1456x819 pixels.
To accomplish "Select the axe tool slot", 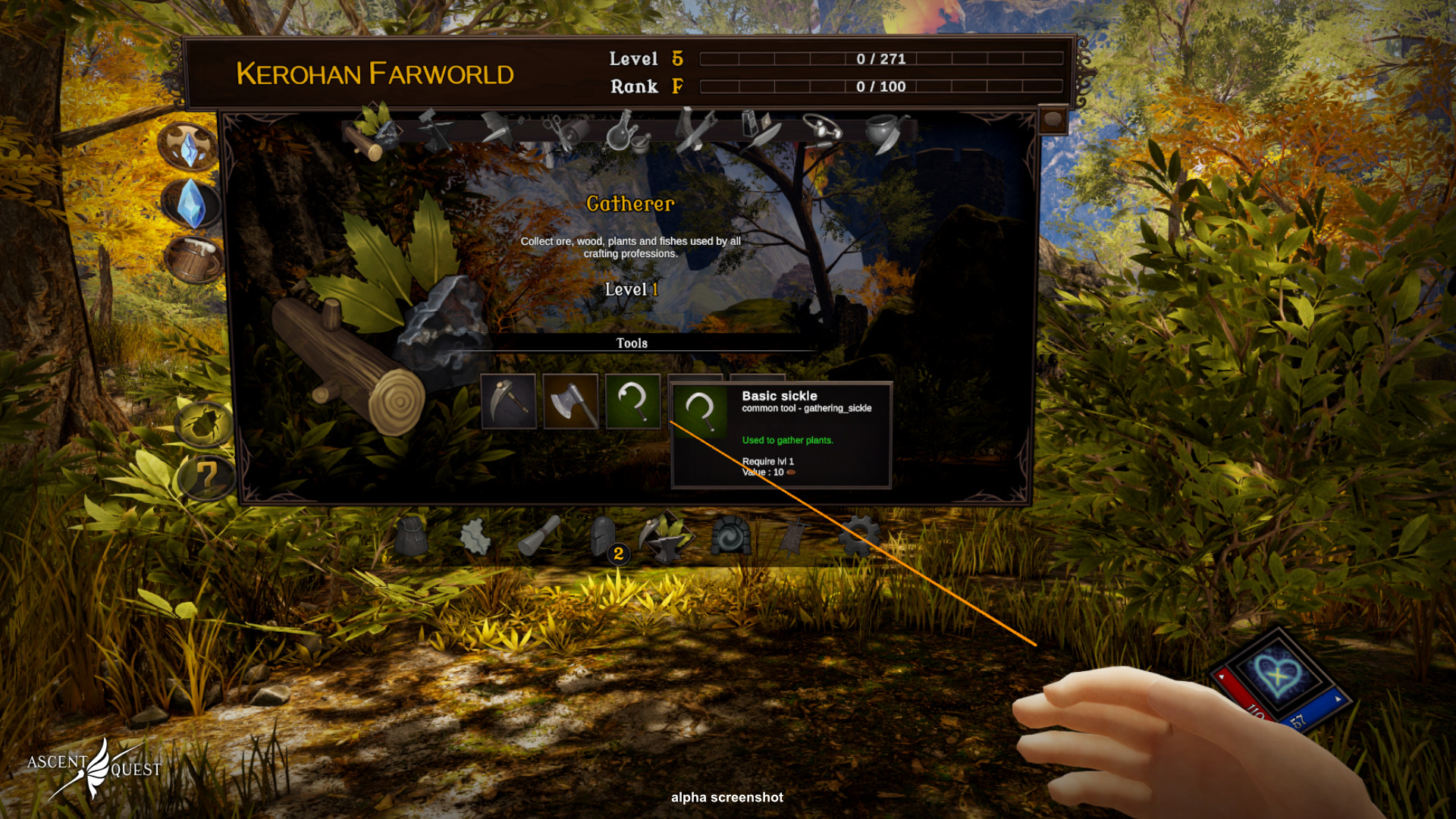I will (x=571, y=402).
